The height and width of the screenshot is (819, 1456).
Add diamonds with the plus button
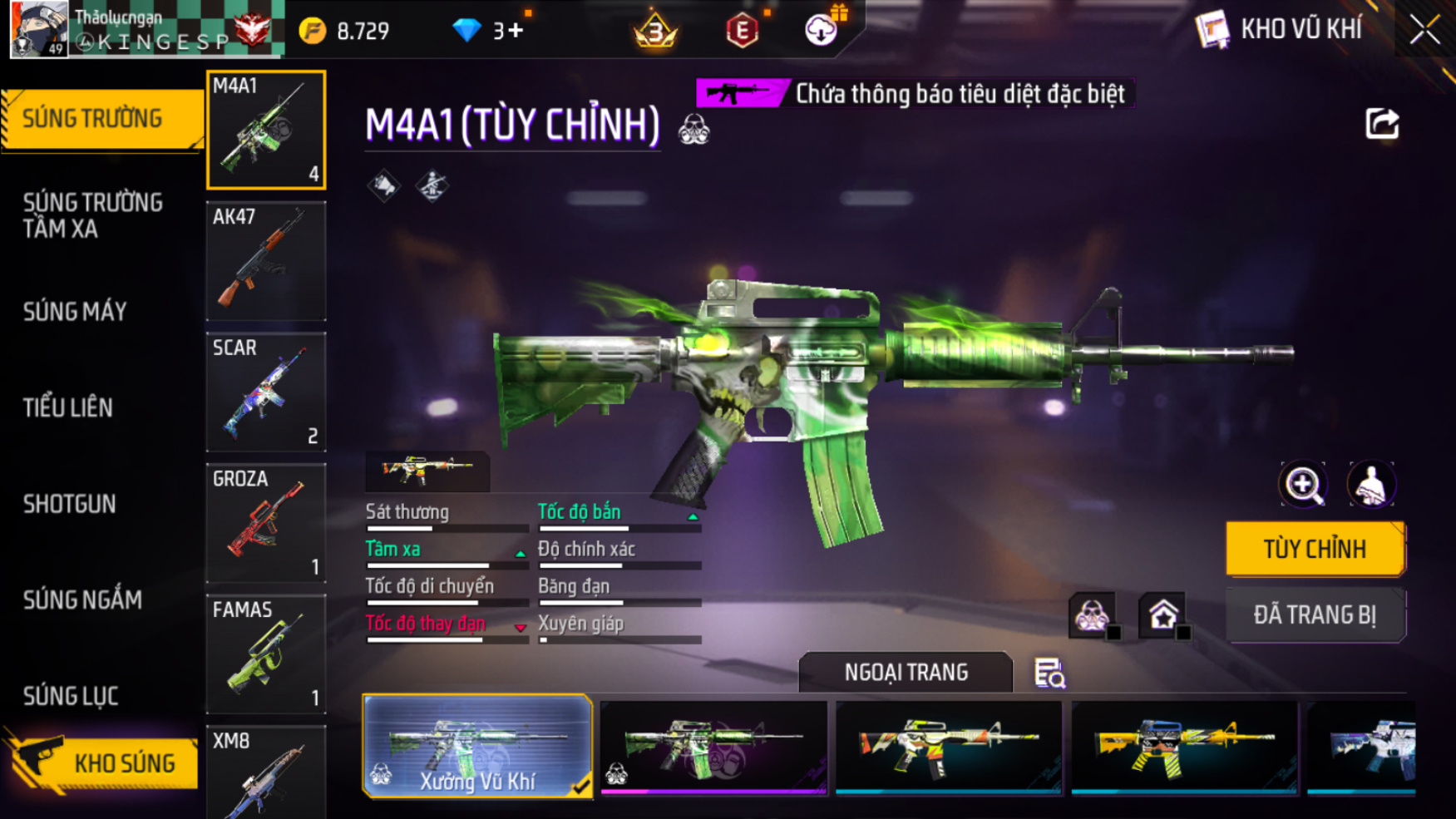coord(516,31)
